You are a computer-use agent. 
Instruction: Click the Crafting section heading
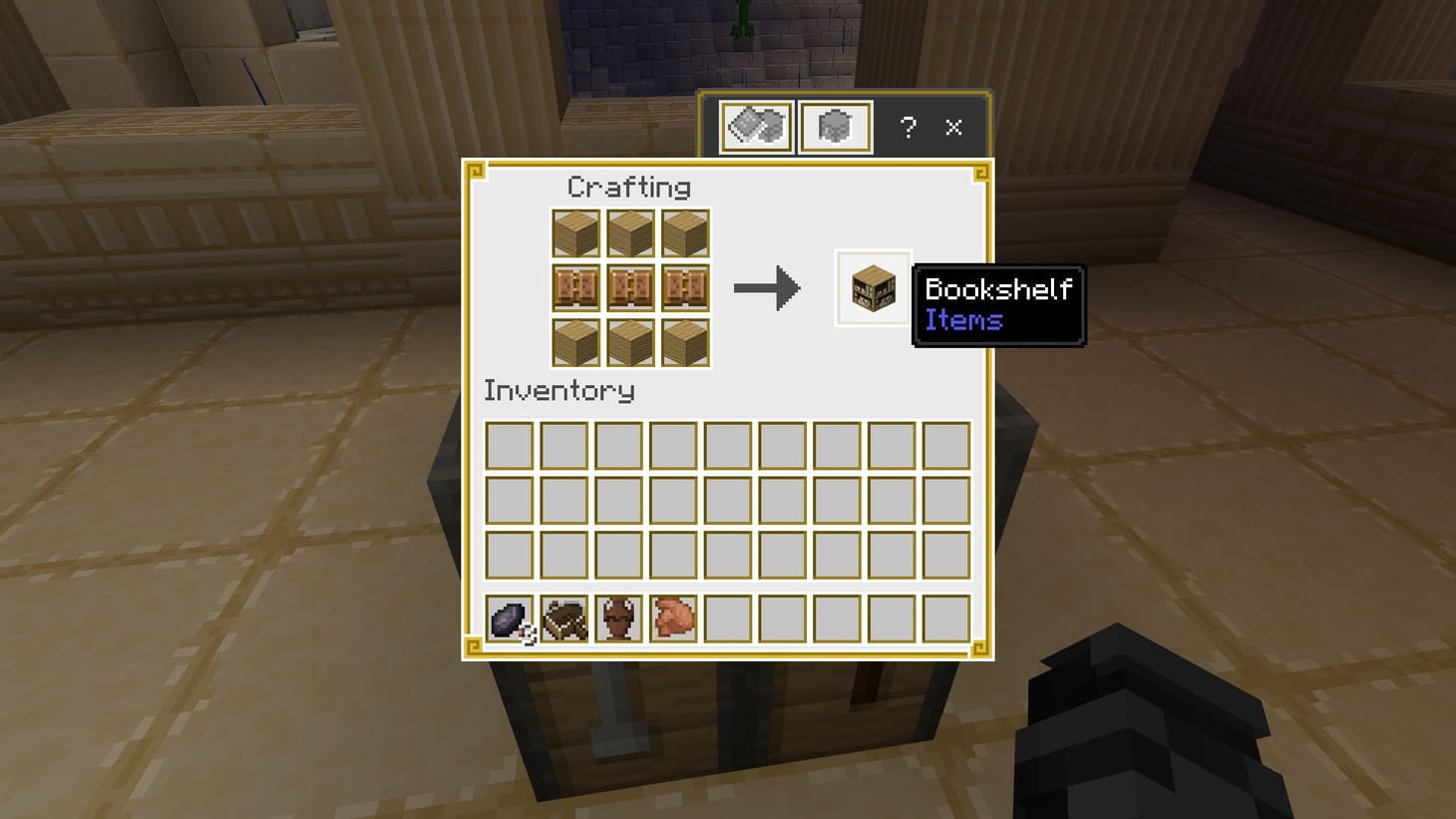pos(628,187)
